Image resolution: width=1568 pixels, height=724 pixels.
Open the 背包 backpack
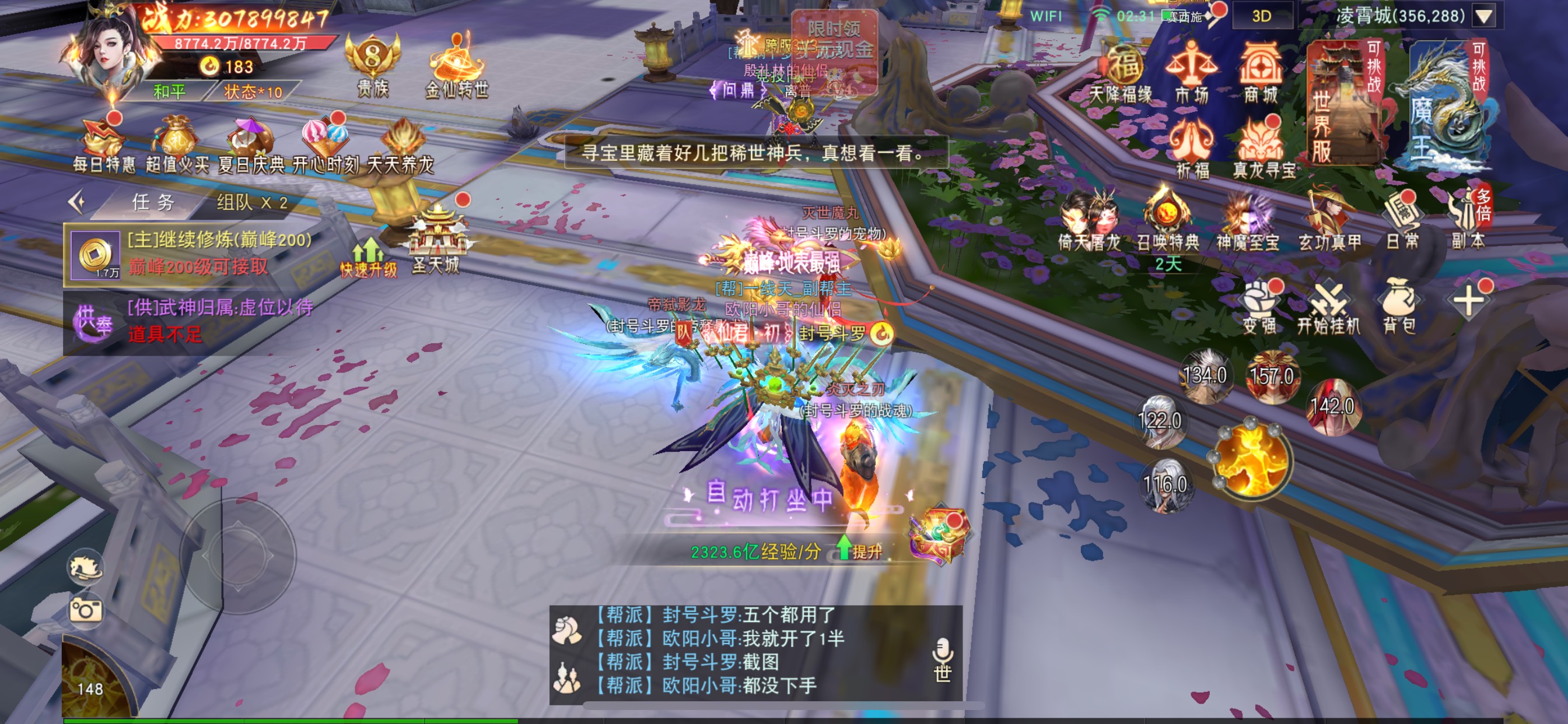click(x=1399, y=307)
